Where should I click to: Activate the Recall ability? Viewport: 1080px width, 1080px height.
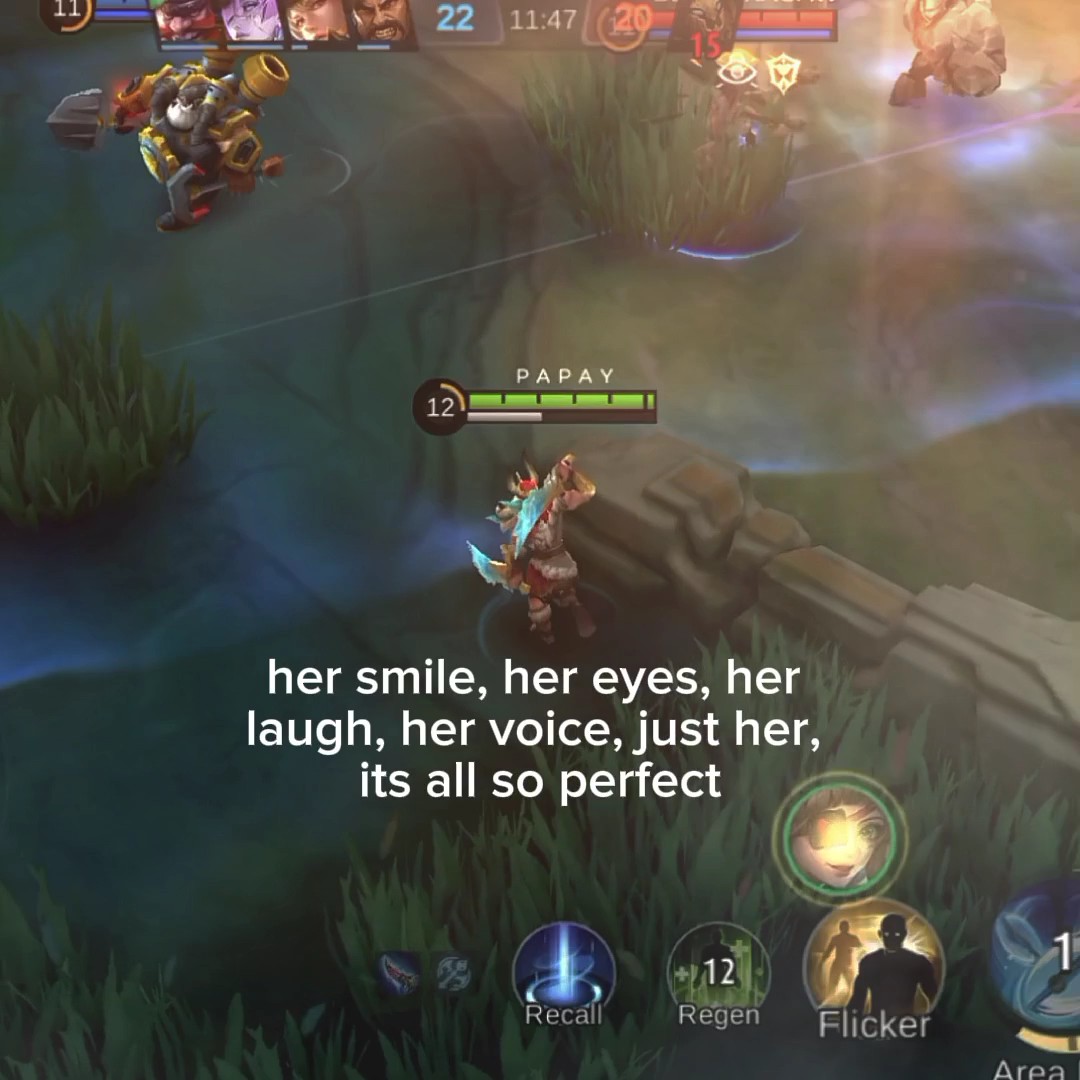pyautogui.click(x=563, y=973)
